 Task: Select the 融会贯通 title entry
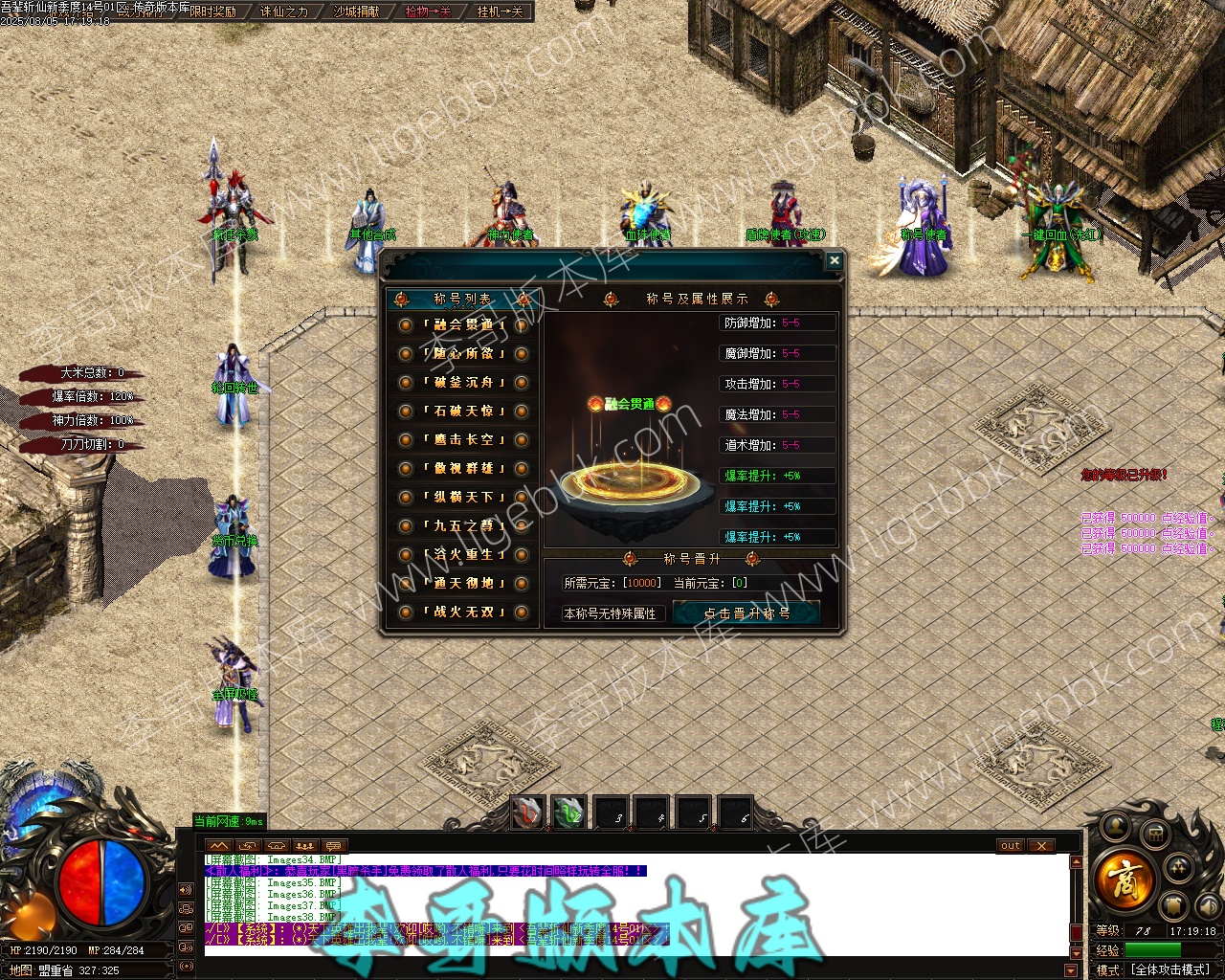[464, 325]
